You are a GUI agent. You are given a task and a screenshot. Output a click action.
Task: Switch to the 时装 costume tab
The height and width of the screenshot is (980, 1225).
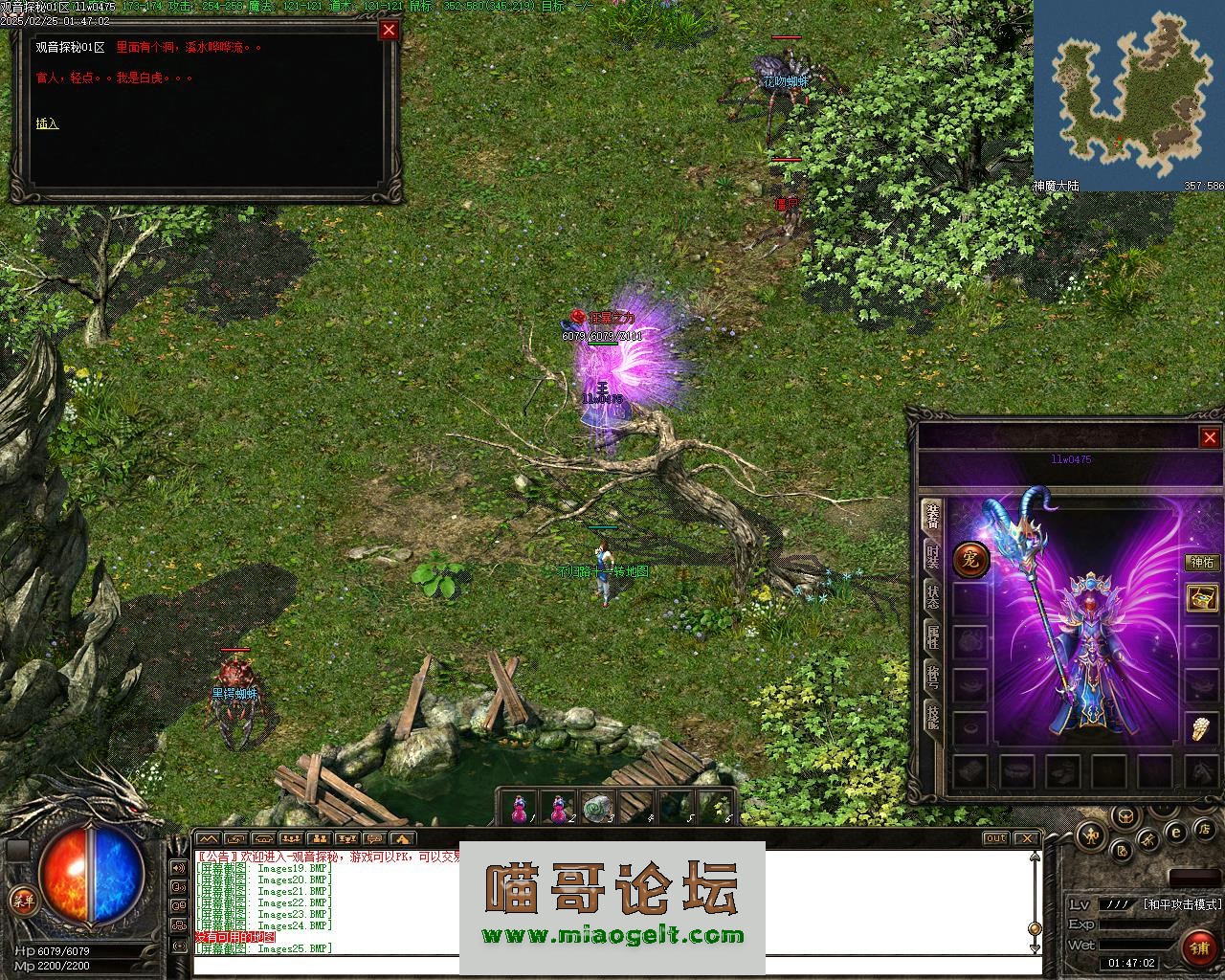(x=932, y=556)
